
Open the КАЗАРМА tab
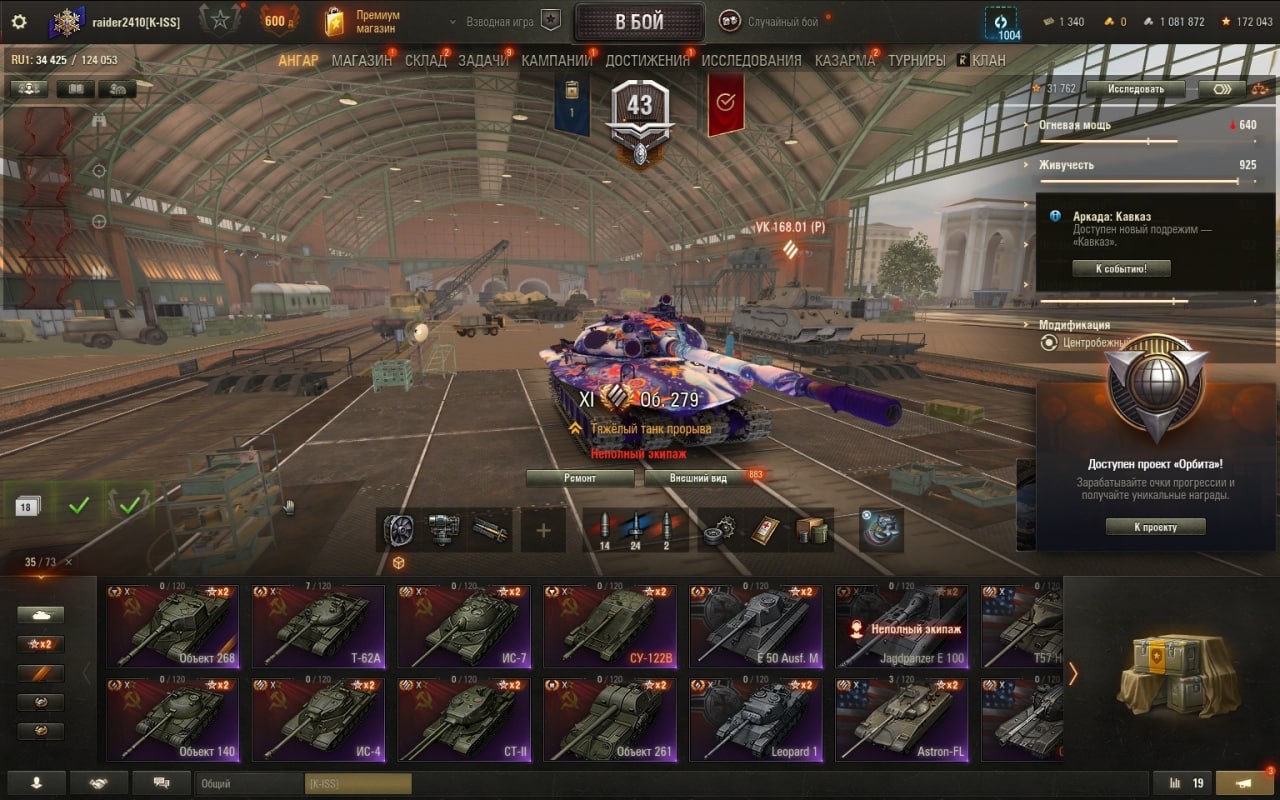pos(844,60)
